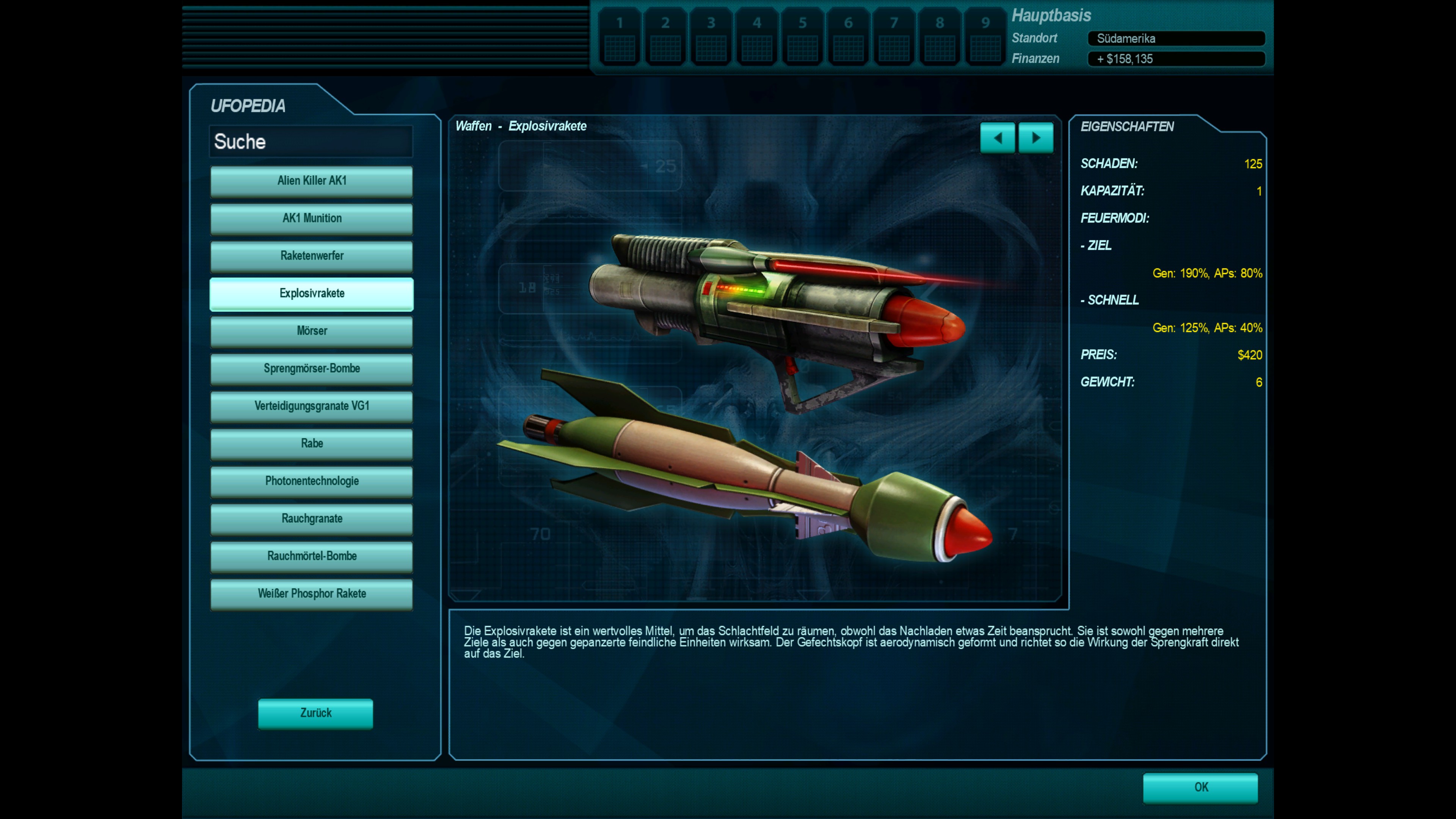This screenshot has height=819, width=1456.
Task: Select the highlighted Explosivrakete entry
Action: [311, 293]
